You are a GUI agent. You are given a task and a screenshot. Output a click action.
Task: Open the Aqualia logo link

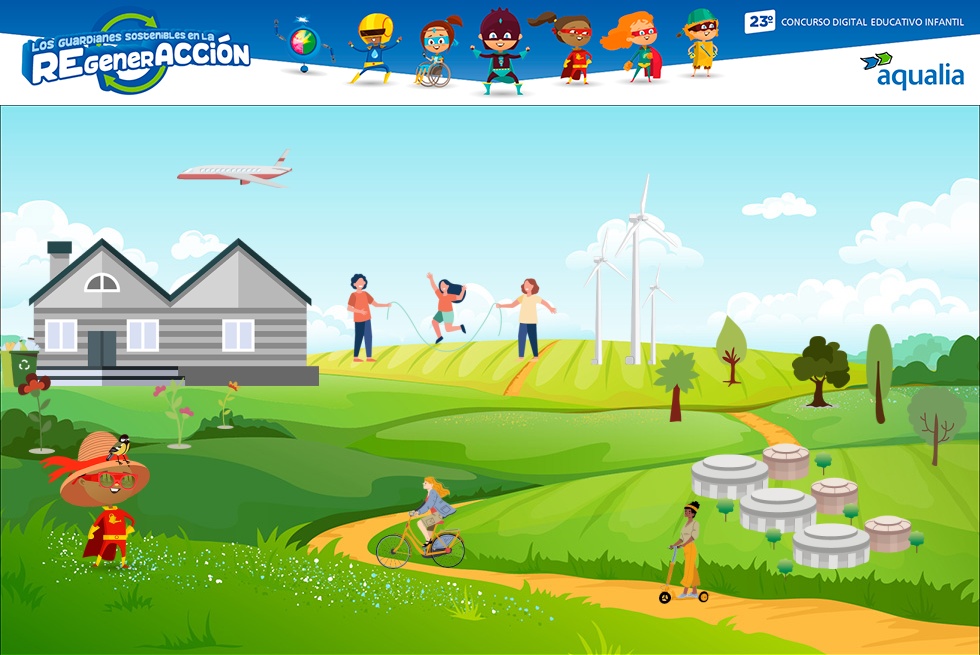coord(912,70)
